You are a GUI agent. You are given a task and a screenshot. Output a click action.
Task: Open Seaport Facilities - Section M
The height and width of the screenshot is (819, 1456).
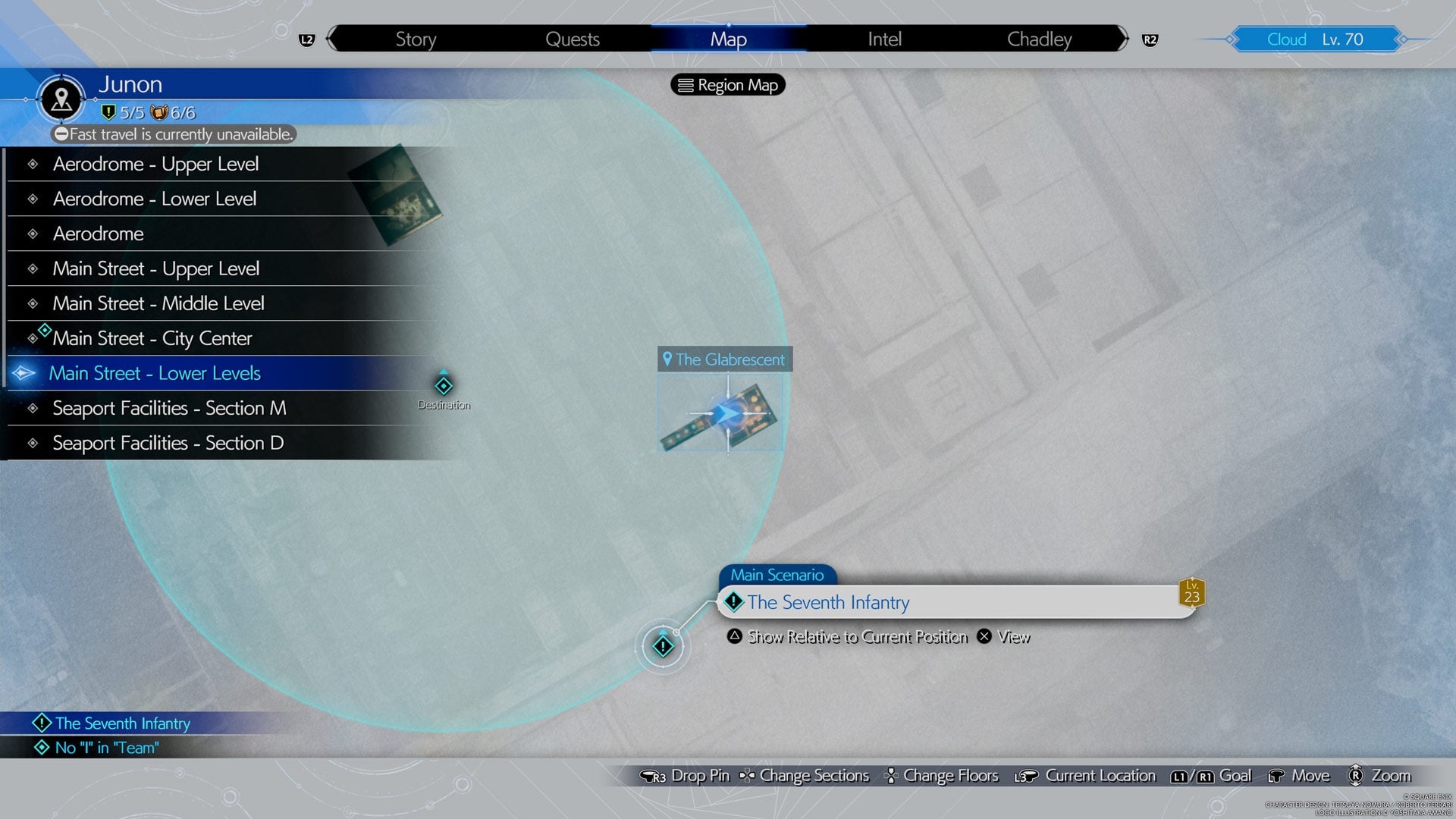tap(169, 408)
